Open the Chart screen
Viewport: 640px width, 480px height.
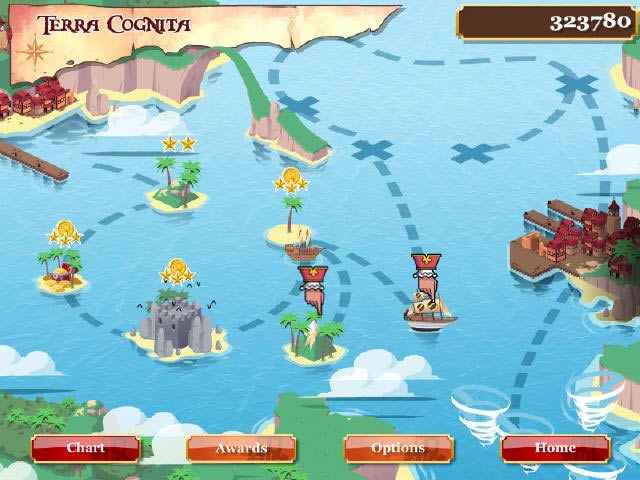(x=85, y=448)
